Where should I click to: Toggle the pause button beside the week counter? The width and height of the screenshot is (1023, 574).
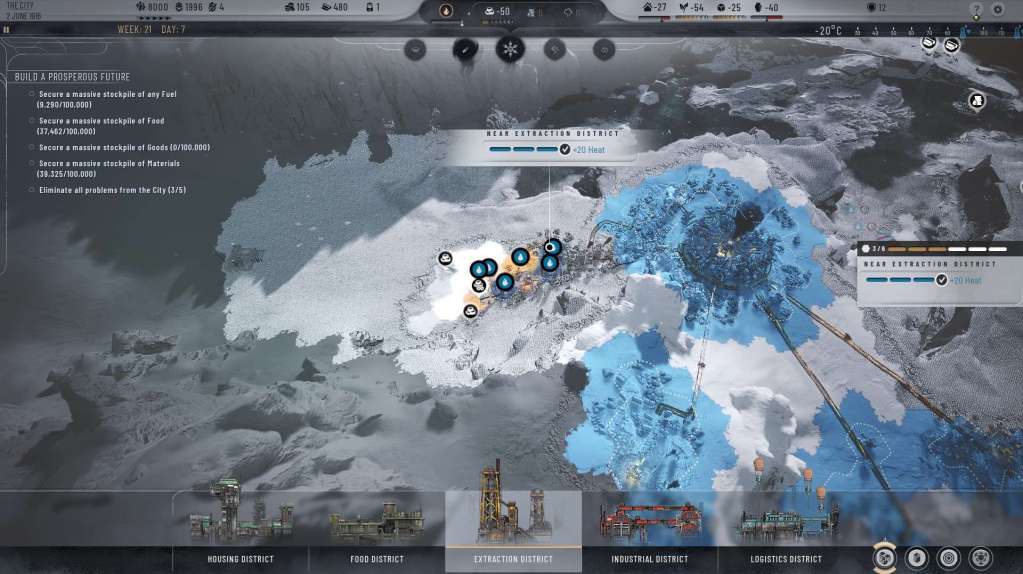pyautogui.click(x=7, y=30)
